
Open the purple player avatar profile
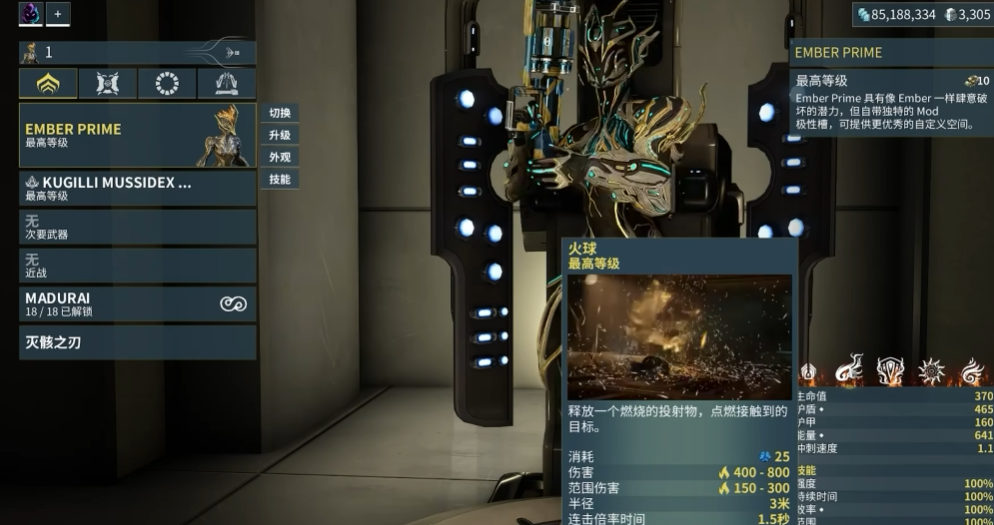tap(30, 14)
